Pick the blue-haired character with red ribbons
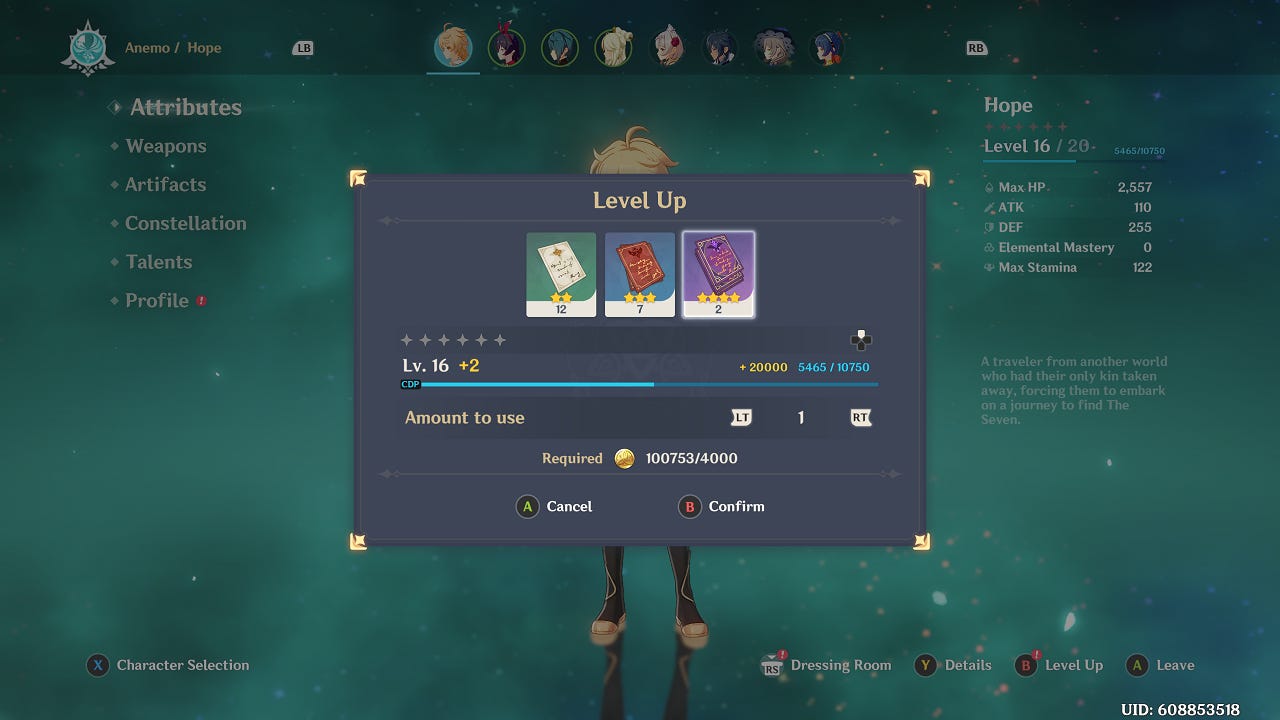The height and width of the screenshot is (720, 1280). click(x=827, y=47)
